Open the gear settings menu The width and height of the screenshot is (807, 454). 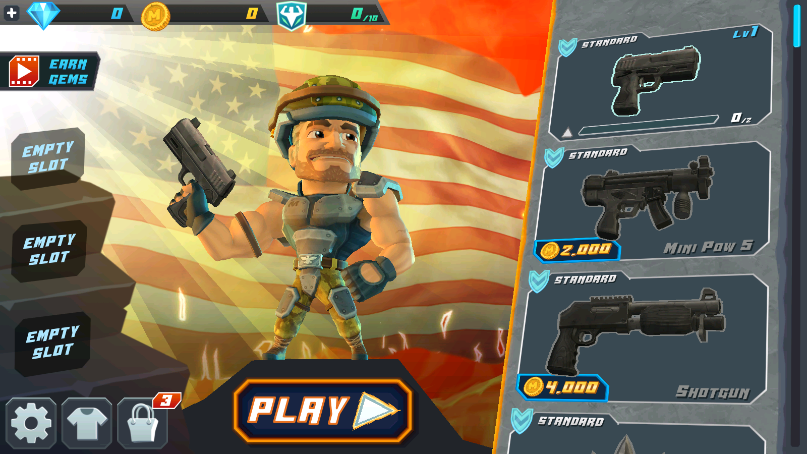pyautogui.click(x=31, y=424)
